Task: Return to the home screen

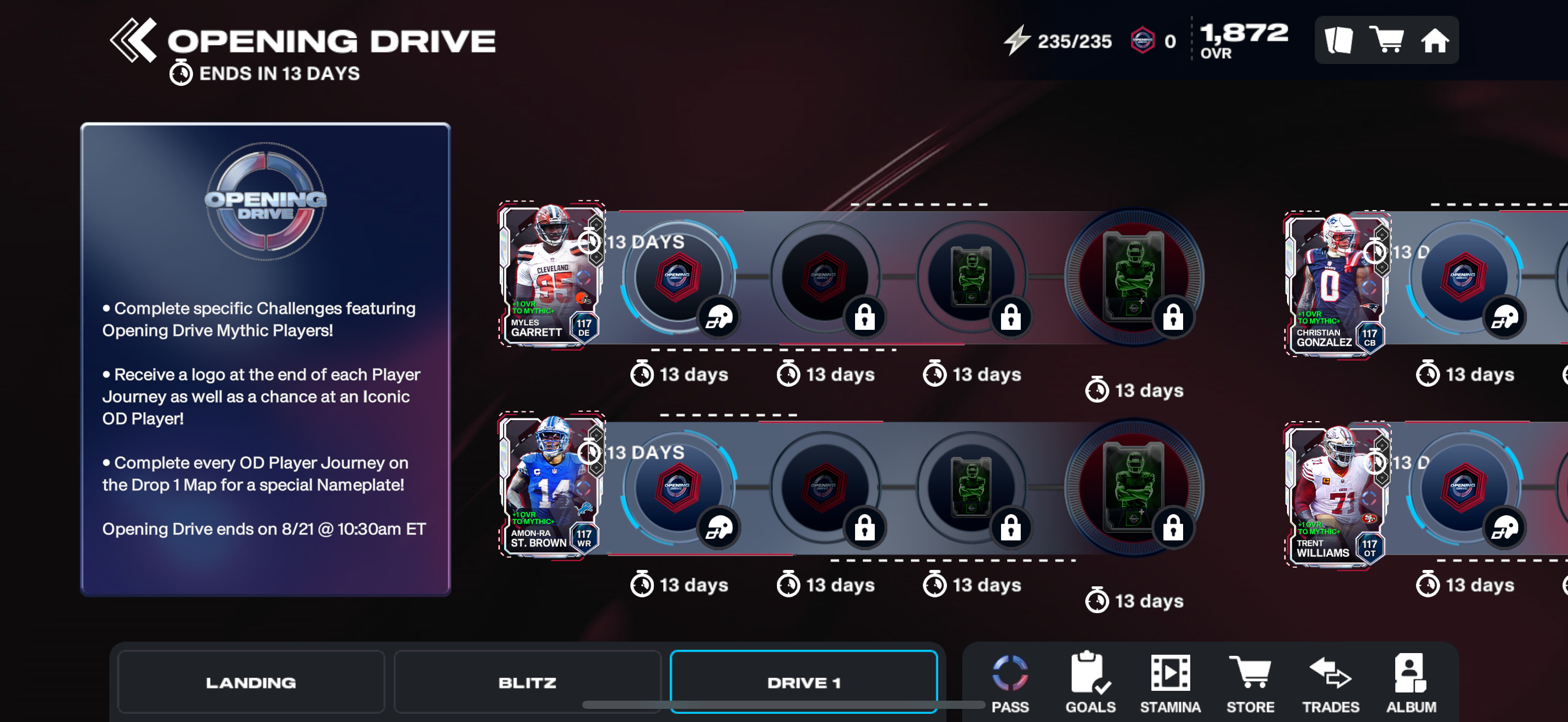Action: tap(1434, 40)
